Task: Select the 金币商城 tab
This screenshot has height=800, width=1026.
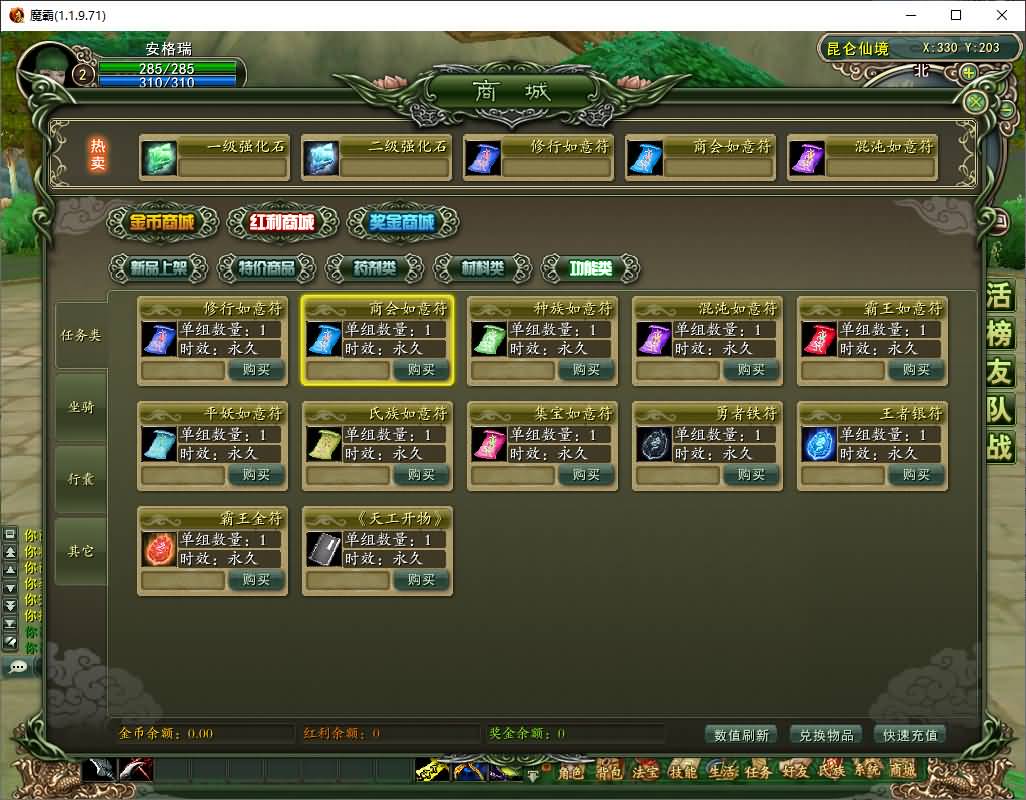Action: (163, 222)
